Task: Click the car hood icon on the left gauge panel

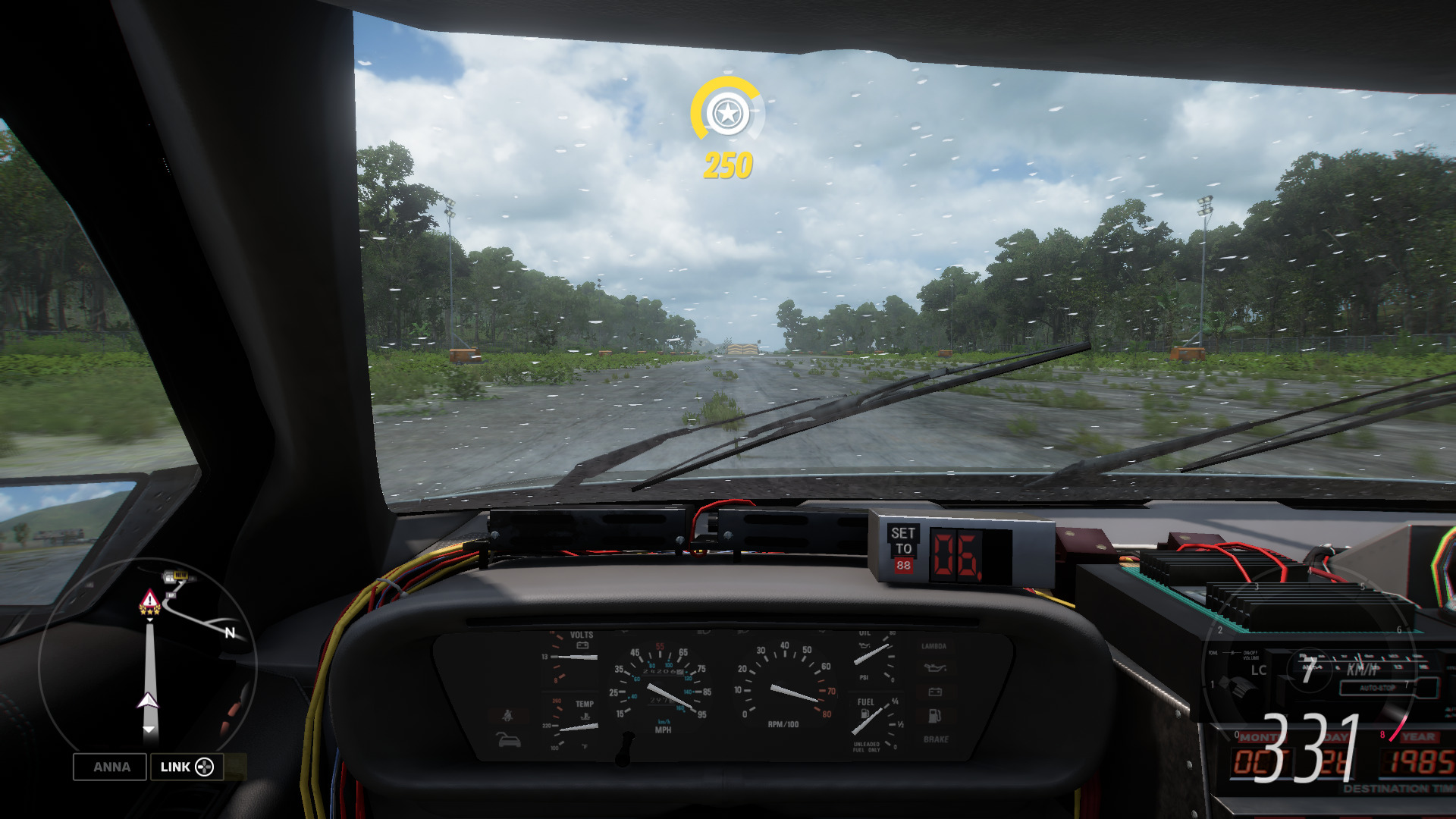Action: coord(508,740)
